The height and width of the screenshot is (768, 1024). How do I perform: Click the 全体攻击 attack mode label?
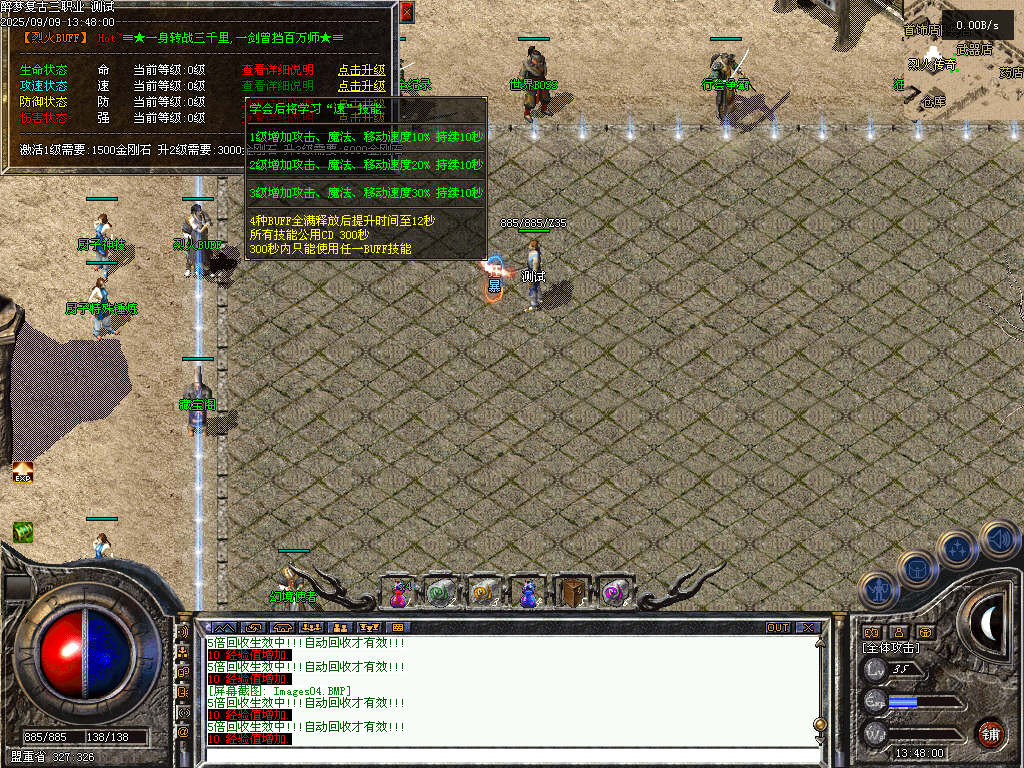click(x=891, y=648)
